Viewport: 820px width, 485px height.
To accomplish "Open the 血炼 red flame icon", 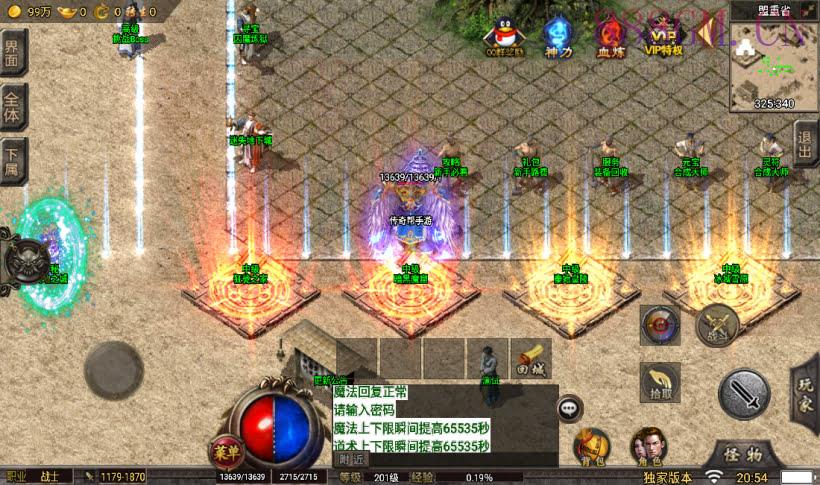I will [609, 36].
